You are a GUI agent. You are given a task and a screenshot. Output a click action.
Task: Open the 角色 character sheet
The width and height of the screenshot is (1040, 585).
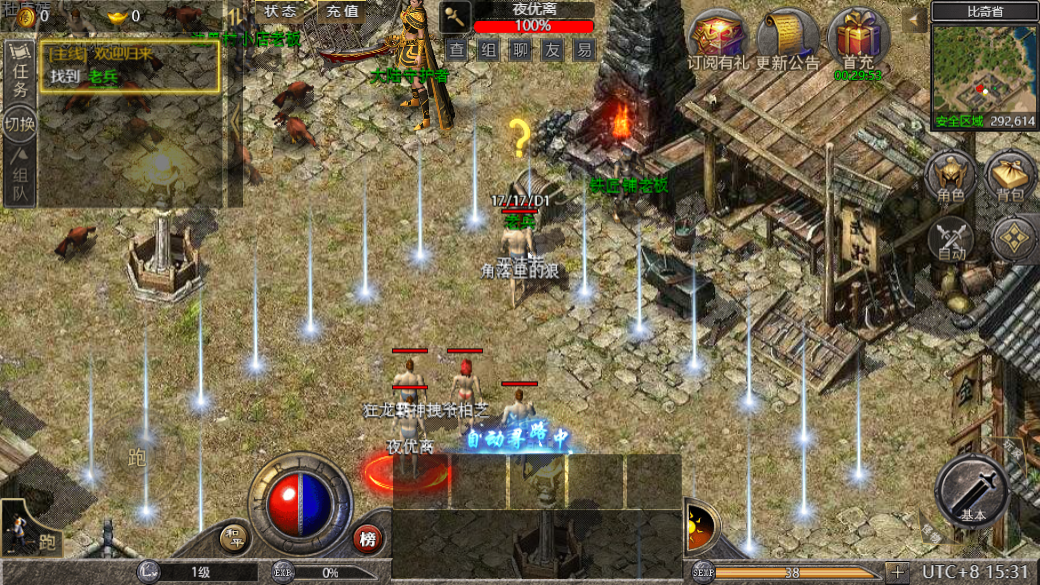coord(951,176)
